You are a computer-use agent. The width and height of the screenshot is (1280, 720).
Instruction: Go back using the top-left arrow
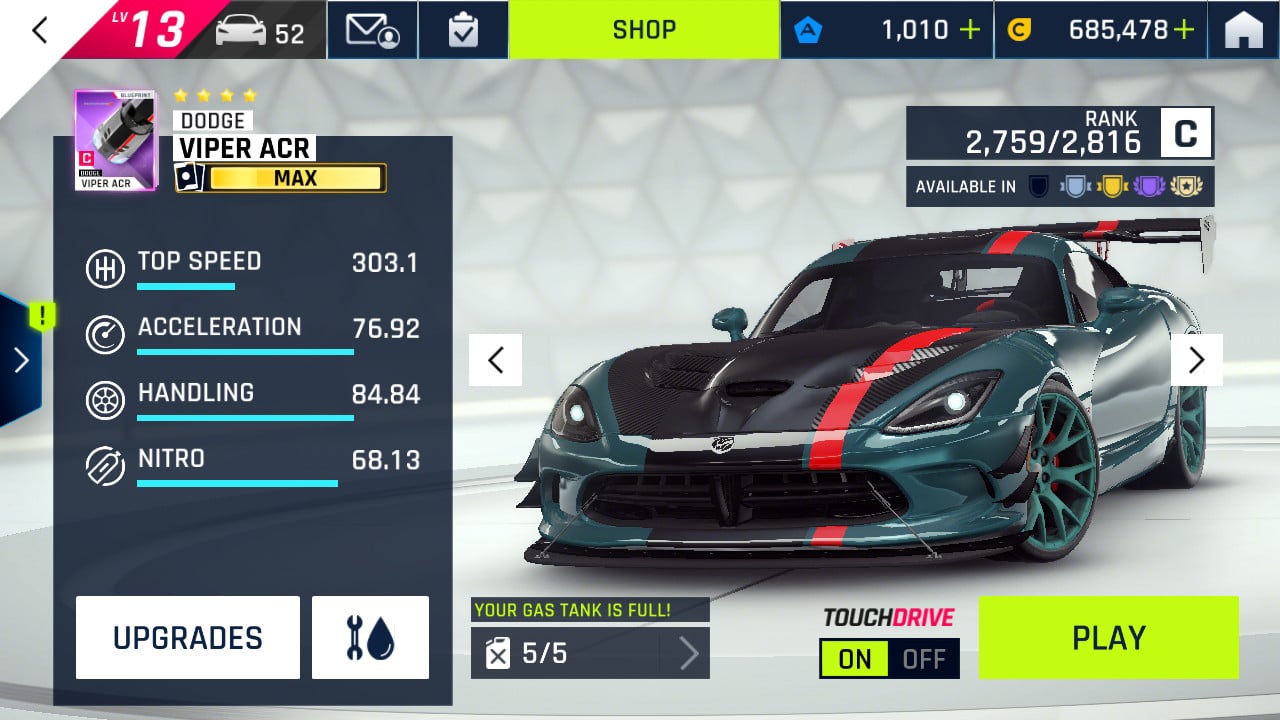click(40, 30)
